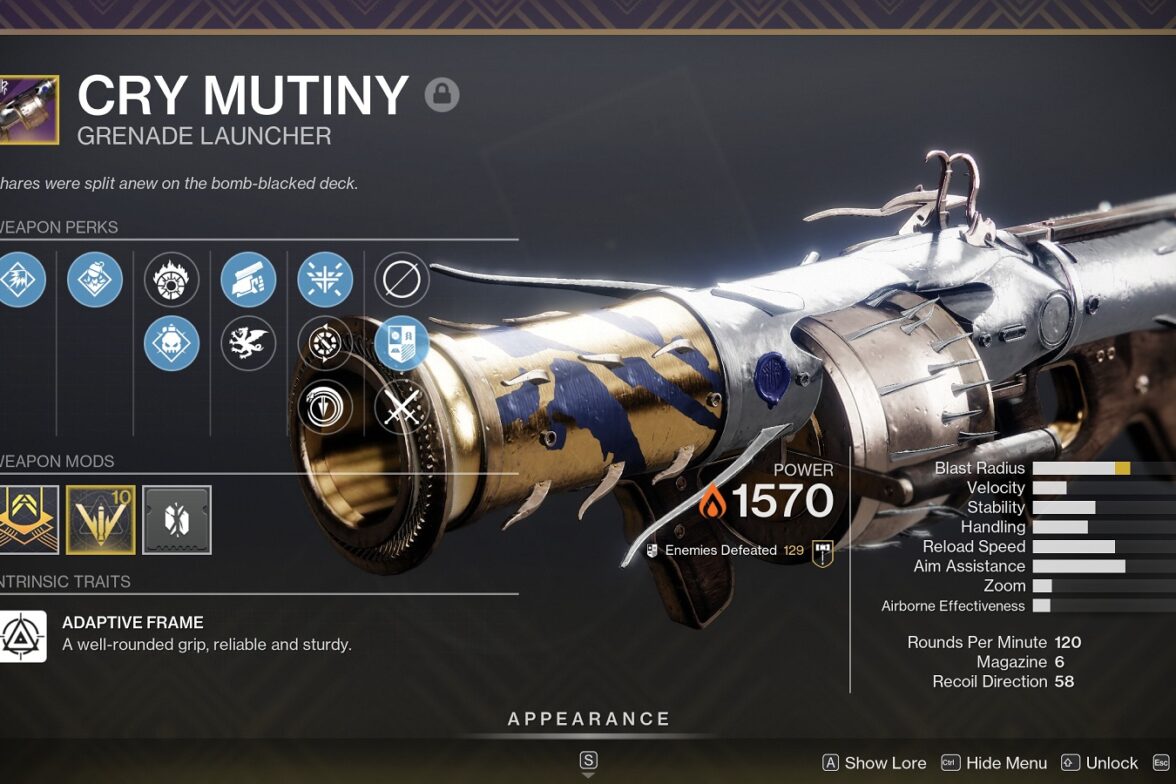
Task: Select the skull-in-diamond perk
Action: [171, 343]
